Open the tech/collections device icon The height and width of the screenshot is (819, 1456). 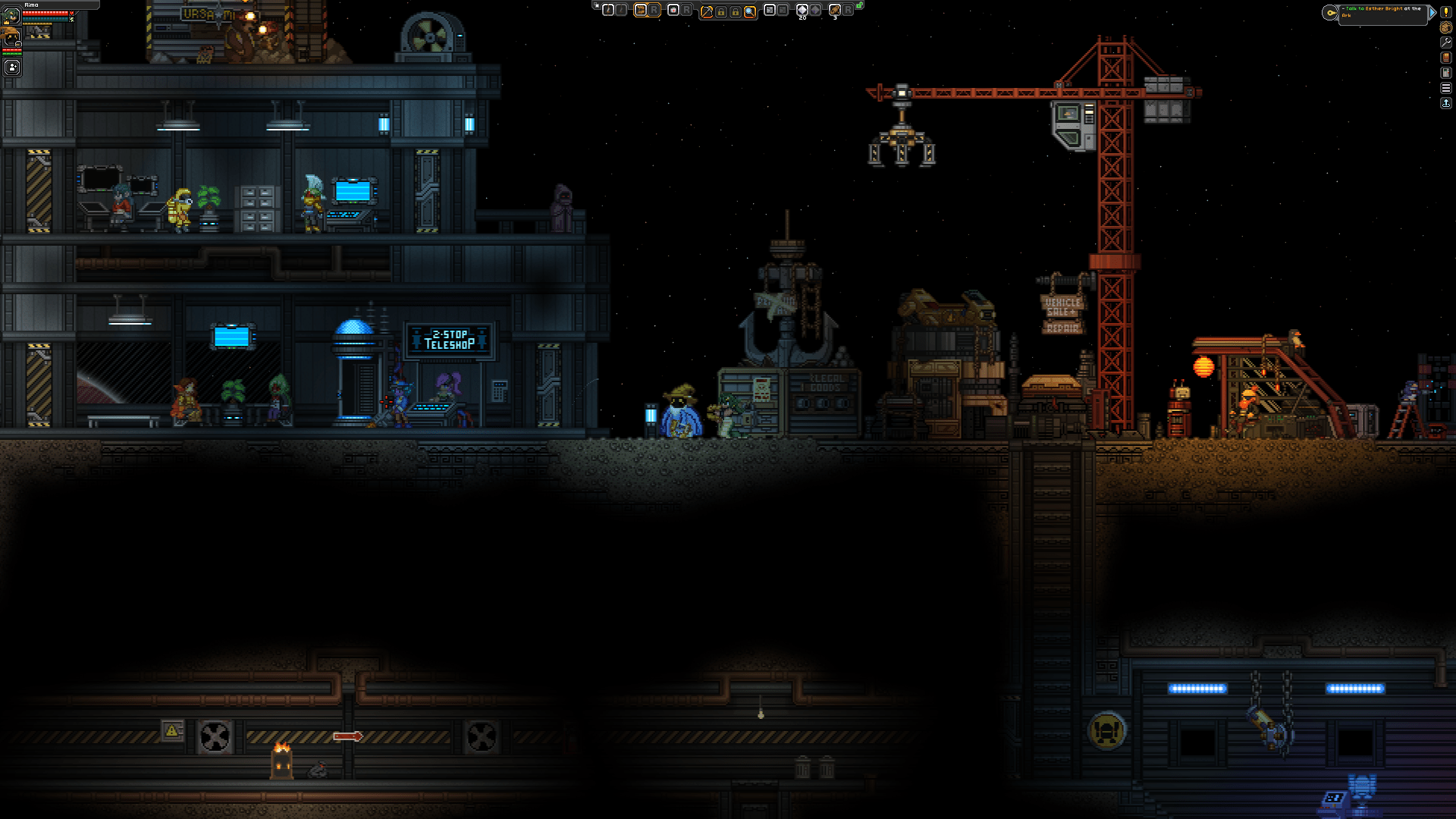coord(1446,73)
